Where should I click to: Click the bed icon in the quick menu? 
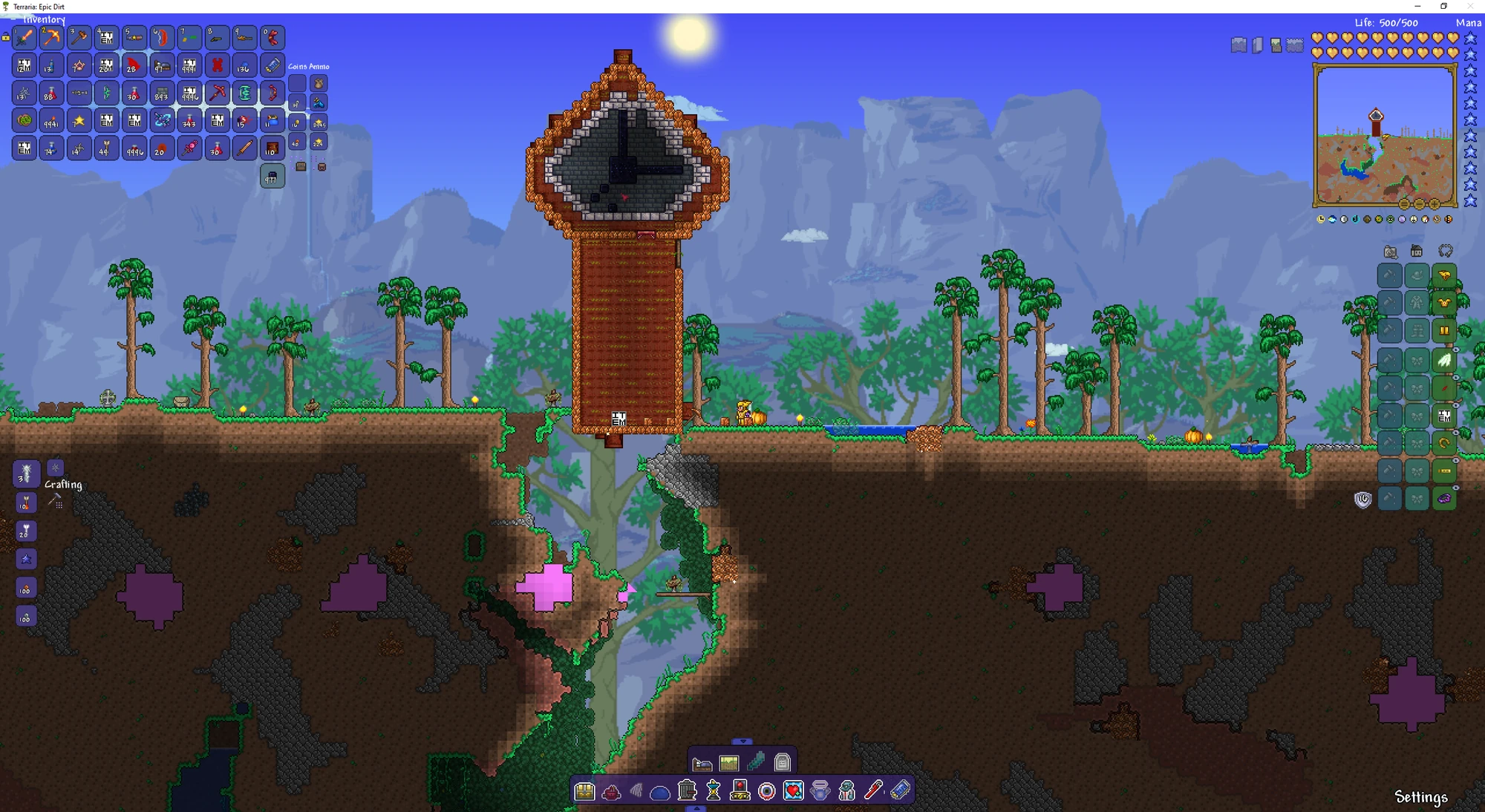[x=702, y=763]
